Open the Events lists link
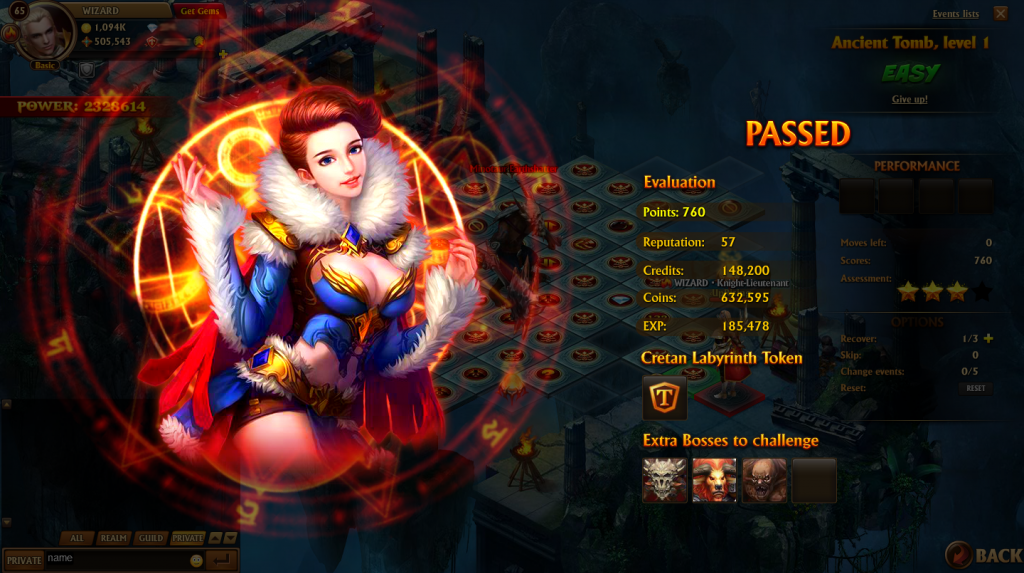This screenshot has height=573, width=1024. tap(955, 14)
